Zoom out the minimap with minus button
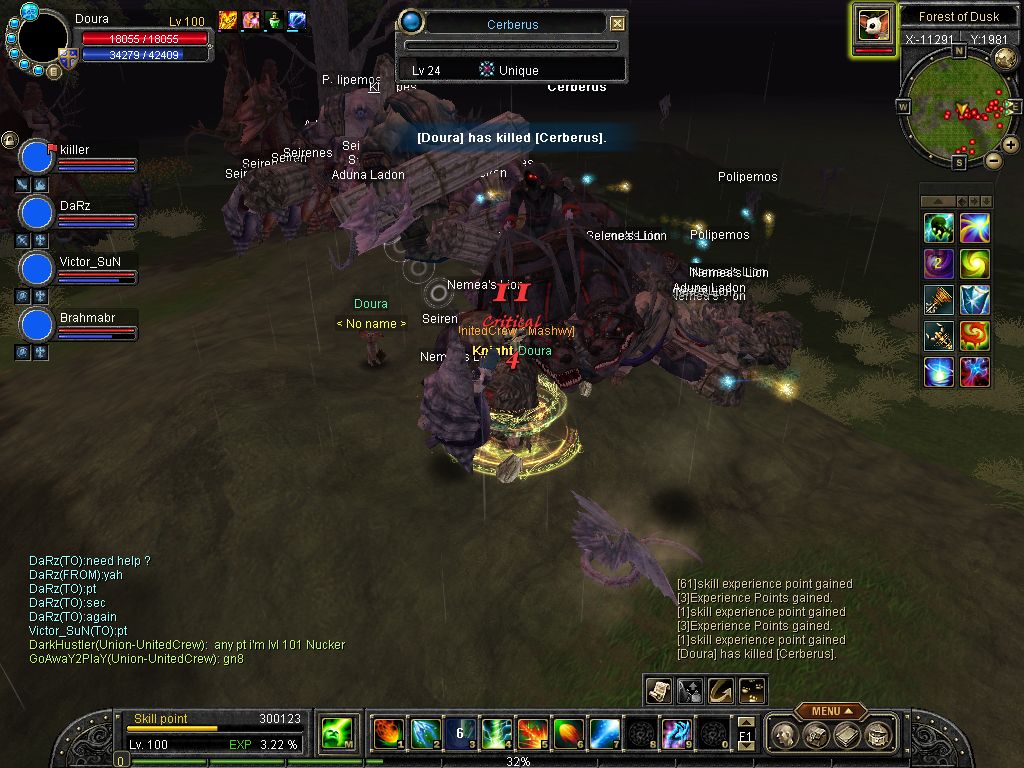 (993, 160)
